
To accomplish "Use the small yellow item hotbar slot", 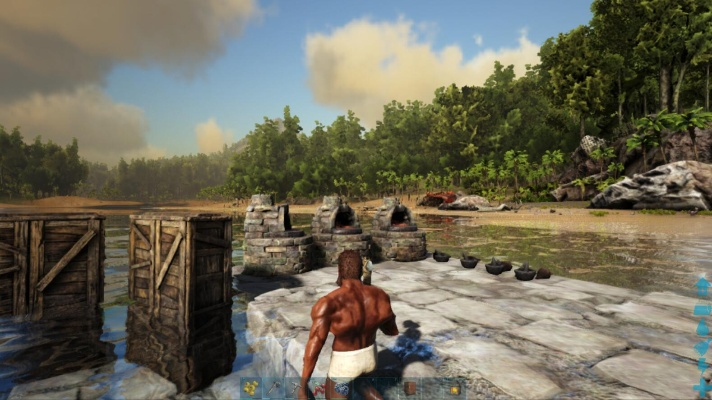I will [454, 389].
